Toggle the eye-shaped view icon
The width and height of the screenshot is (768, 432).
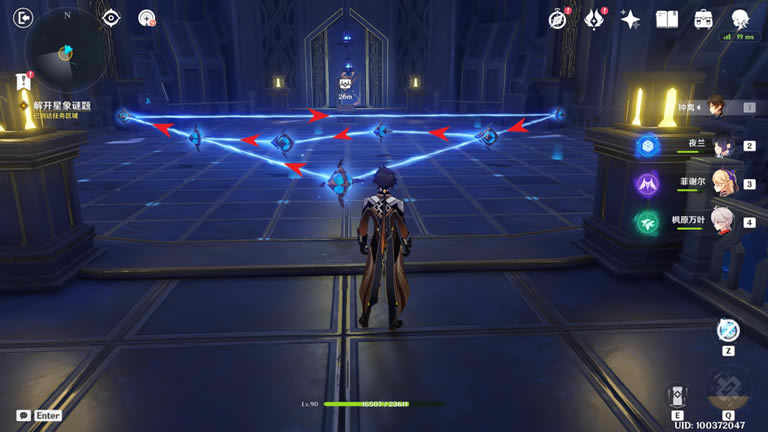[111, 18]
